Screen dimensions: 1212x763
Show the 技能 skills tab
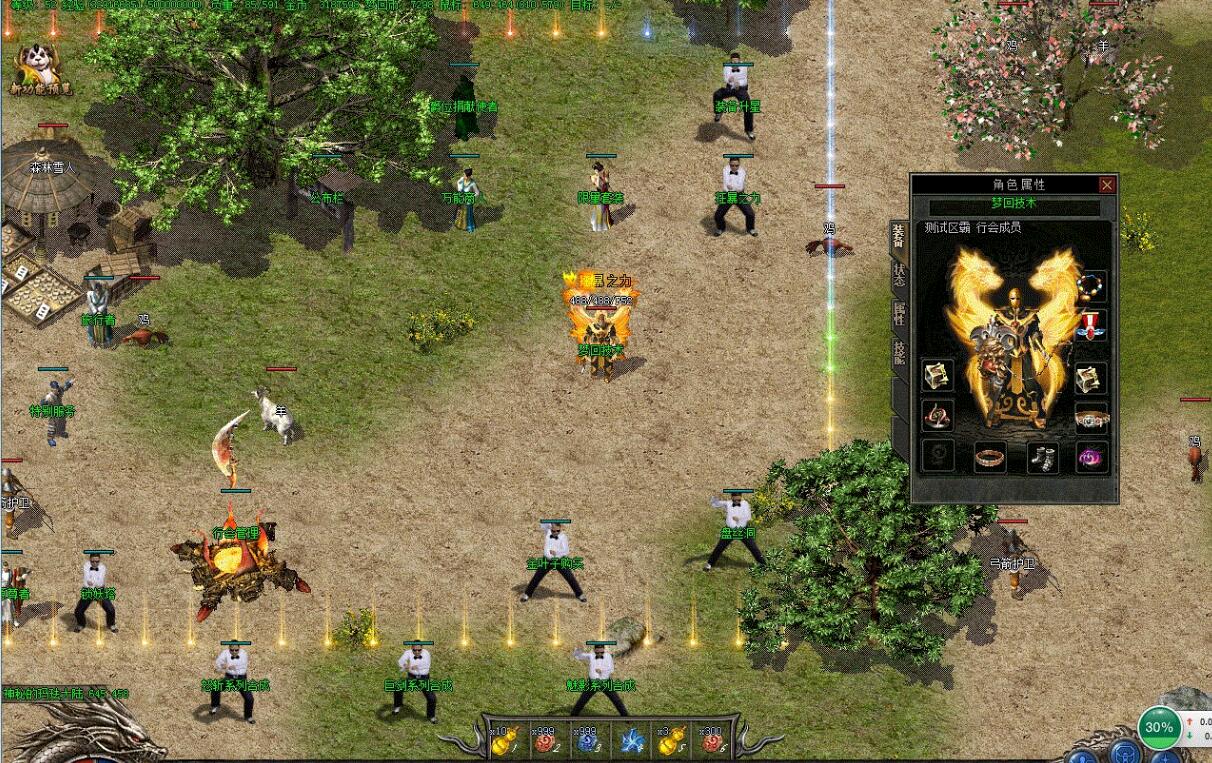899,351
